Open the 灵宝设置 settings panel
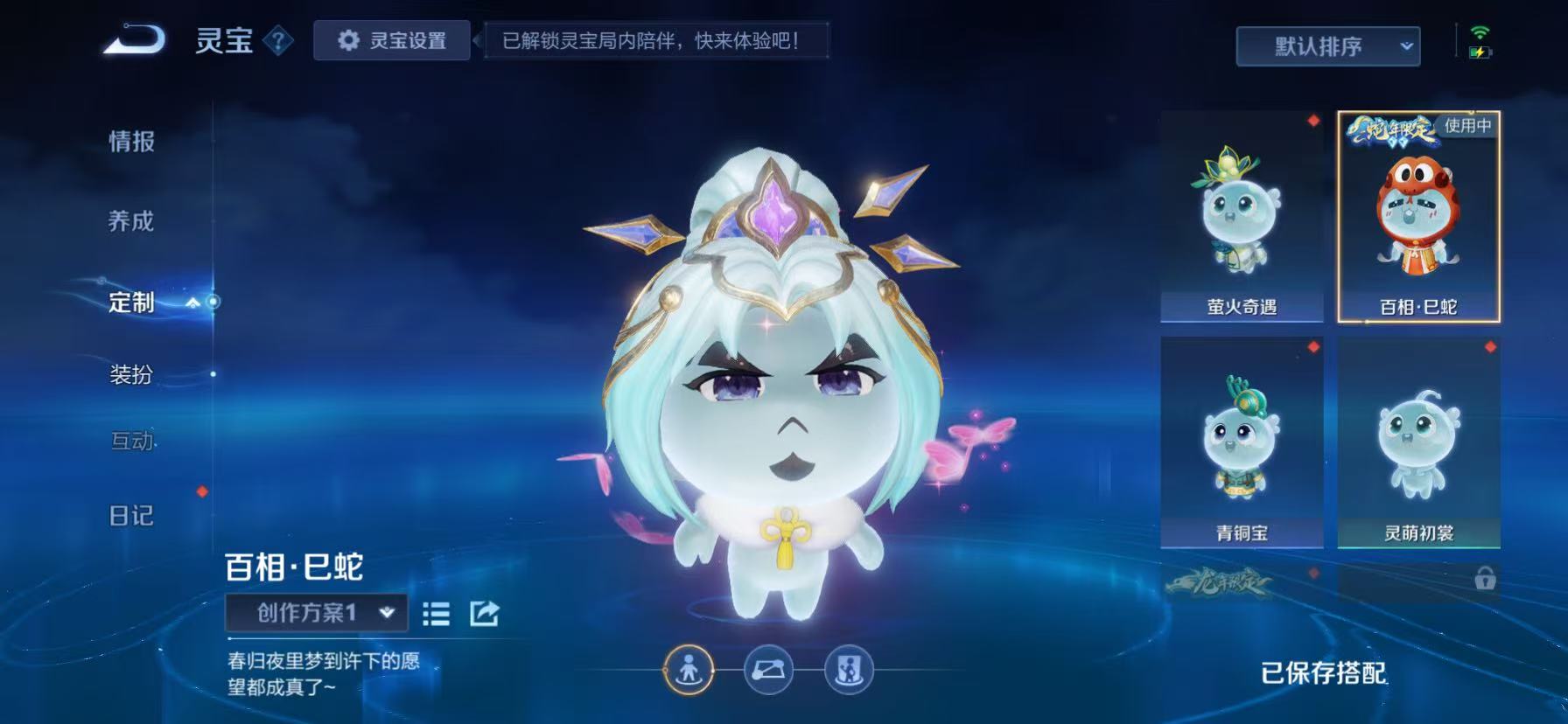Image resolution: width=1568 pixels, height=724 pixels. click(x=391, y=40)
